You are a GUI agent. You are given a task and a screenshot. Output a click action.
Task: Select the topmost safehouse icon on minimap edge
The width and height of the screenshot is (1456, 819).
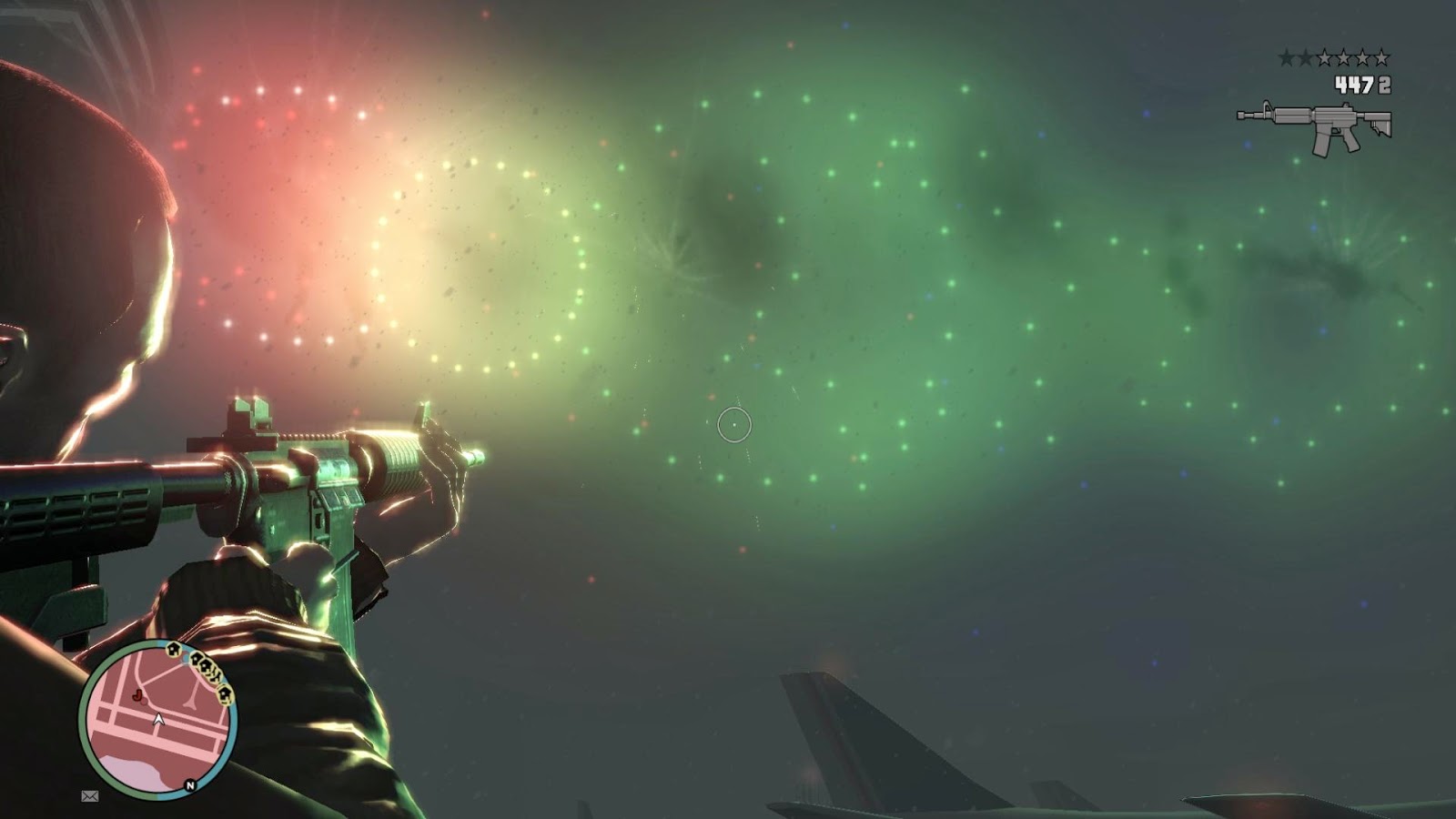point(174,650)
